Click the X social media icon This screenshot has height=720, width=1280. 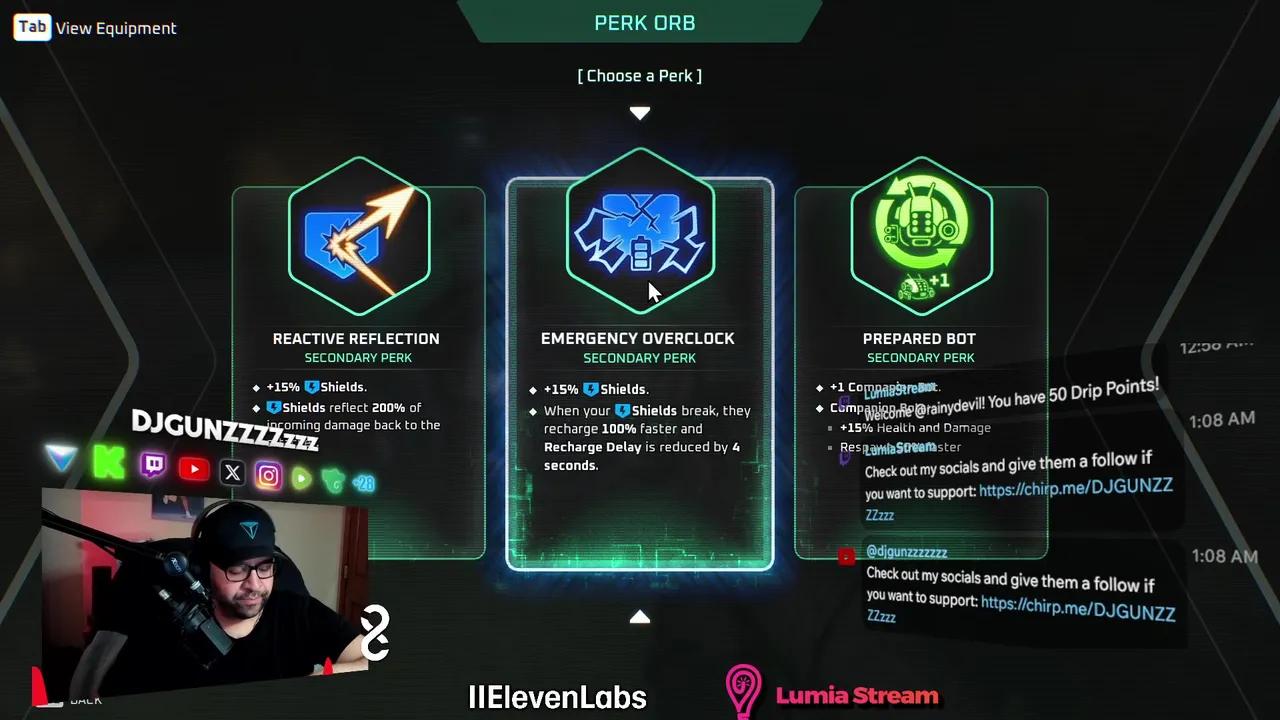click(x=231, y=472)
